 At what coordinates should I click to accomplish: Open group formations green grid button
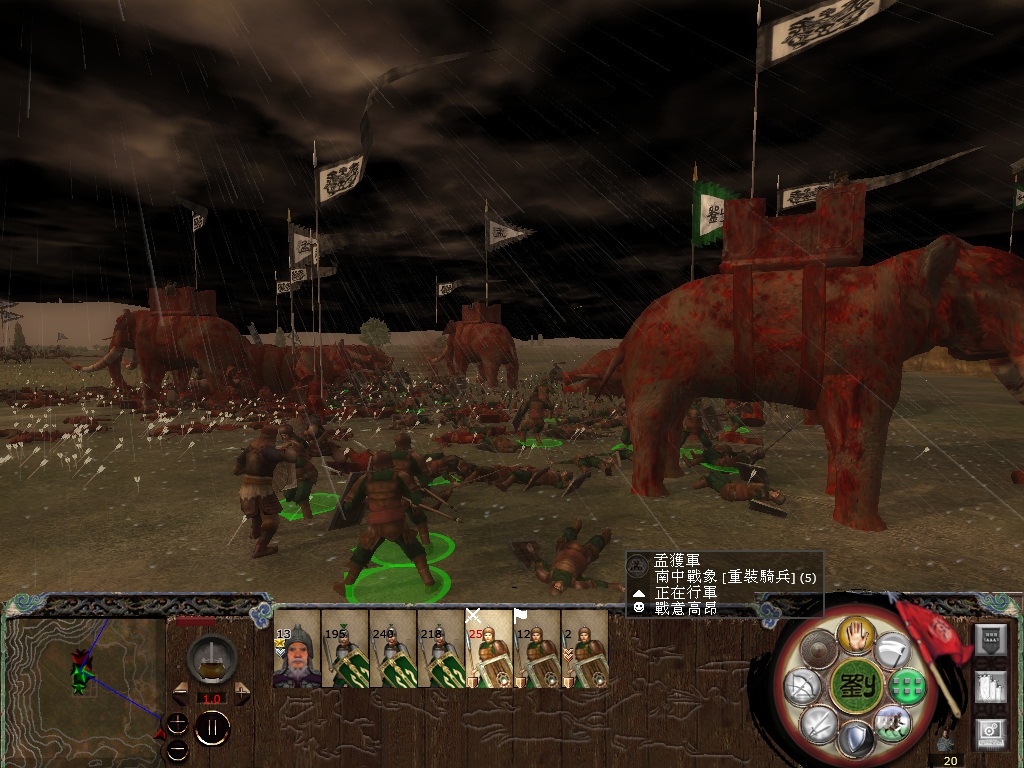pyautogui.click(x=906, y=687)
